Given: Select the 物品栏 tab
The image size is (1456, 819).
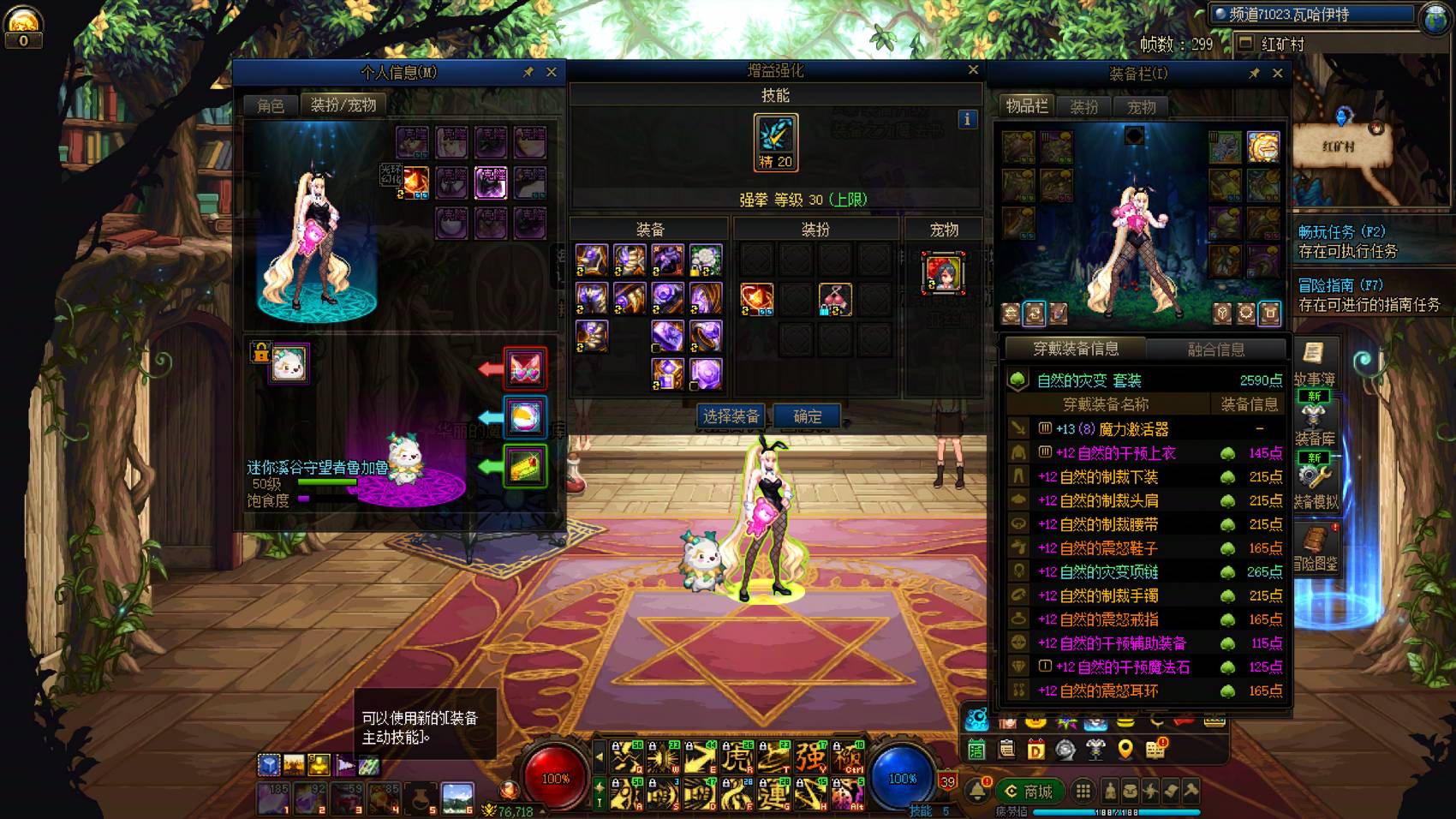Looking at the screenshot, I should click(1026, 106).
